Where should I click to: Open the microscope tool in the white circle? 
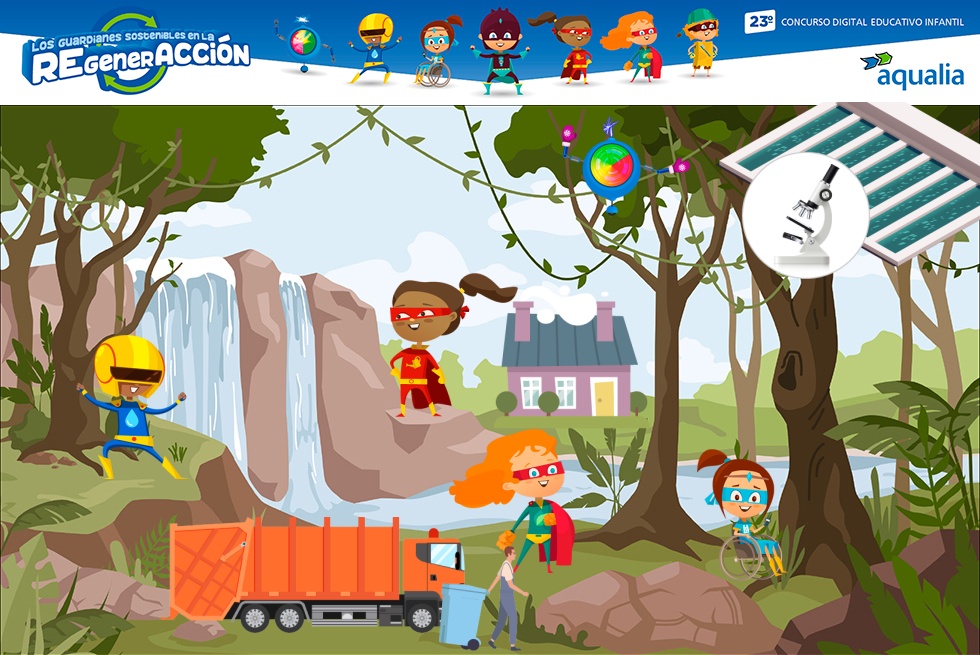pos(805,215)
